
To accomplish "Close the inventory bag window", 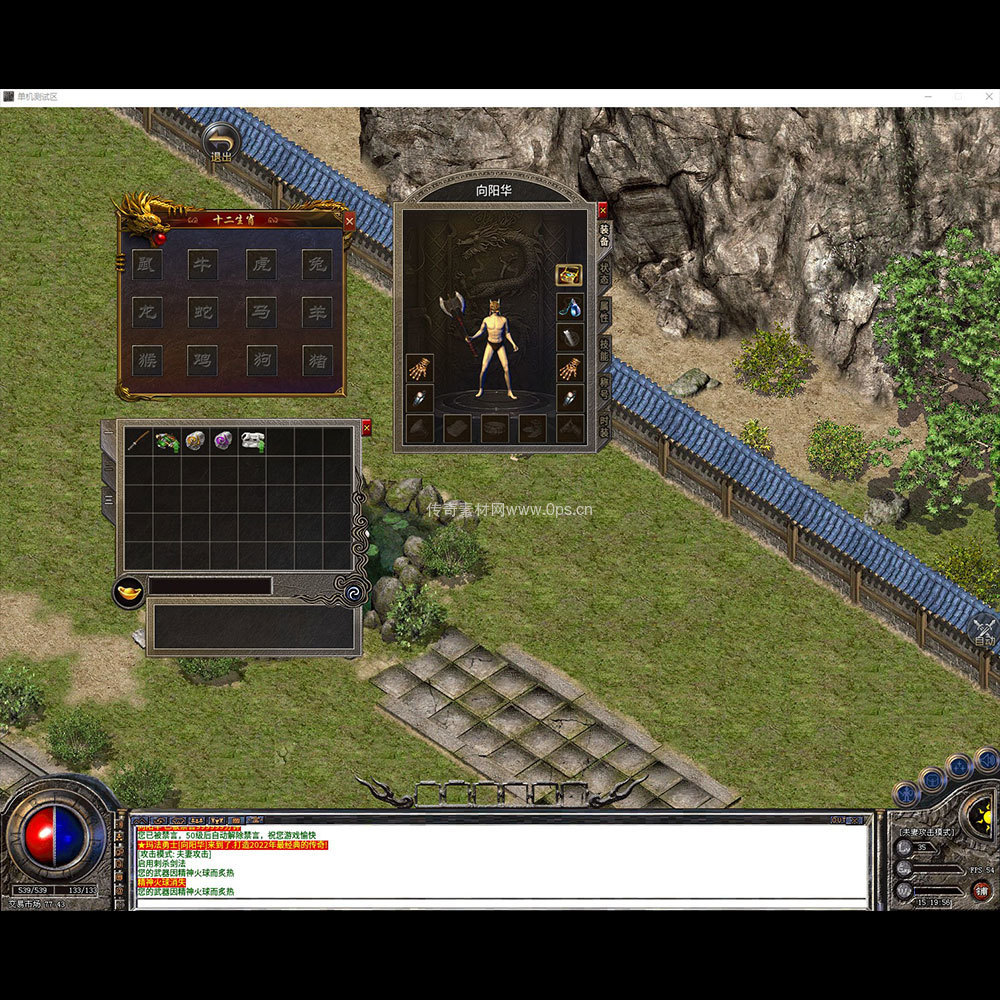I will click(366, 428).
